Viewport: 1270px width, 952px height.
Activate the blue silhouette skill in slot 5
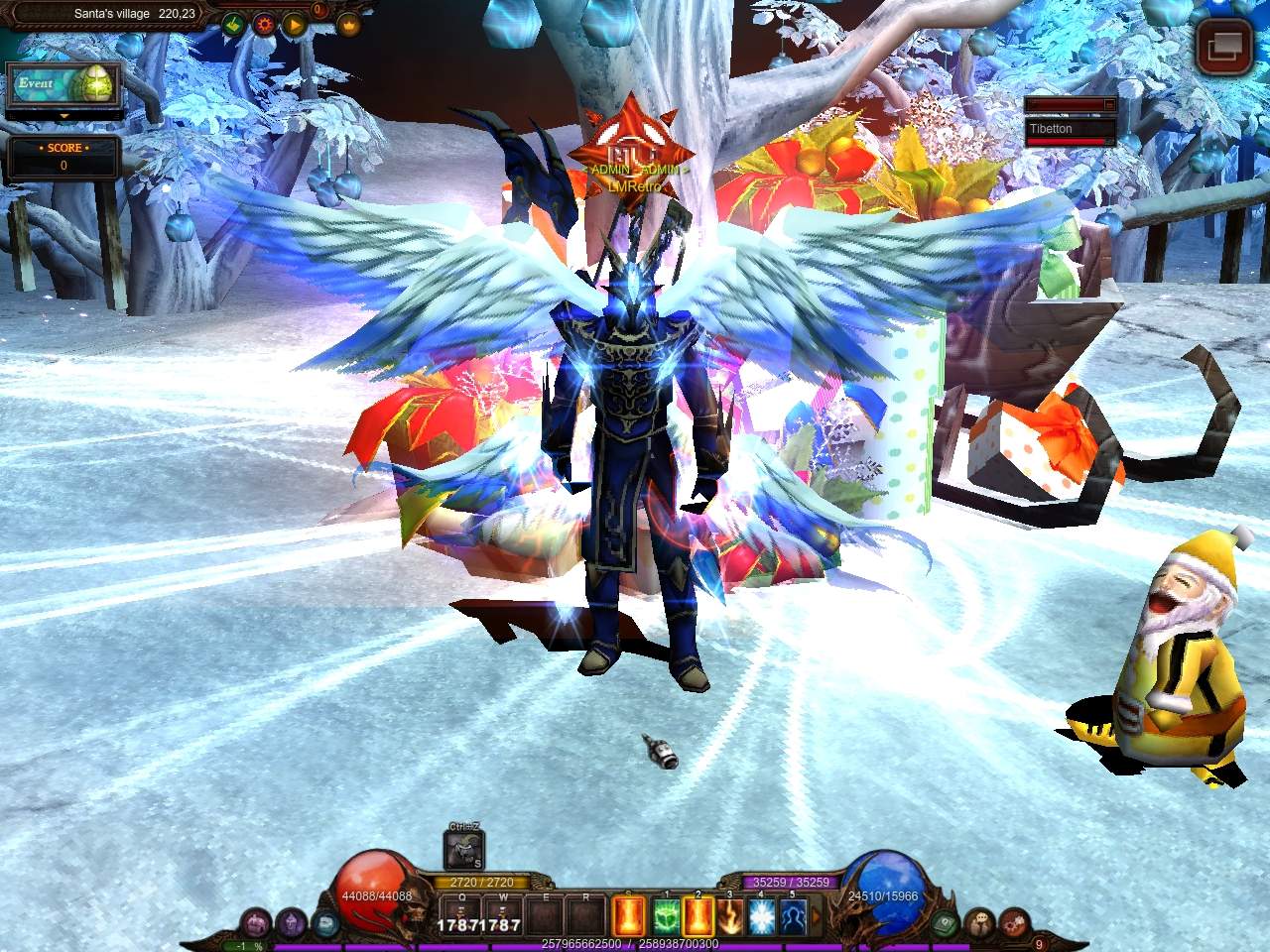point(793,915)
